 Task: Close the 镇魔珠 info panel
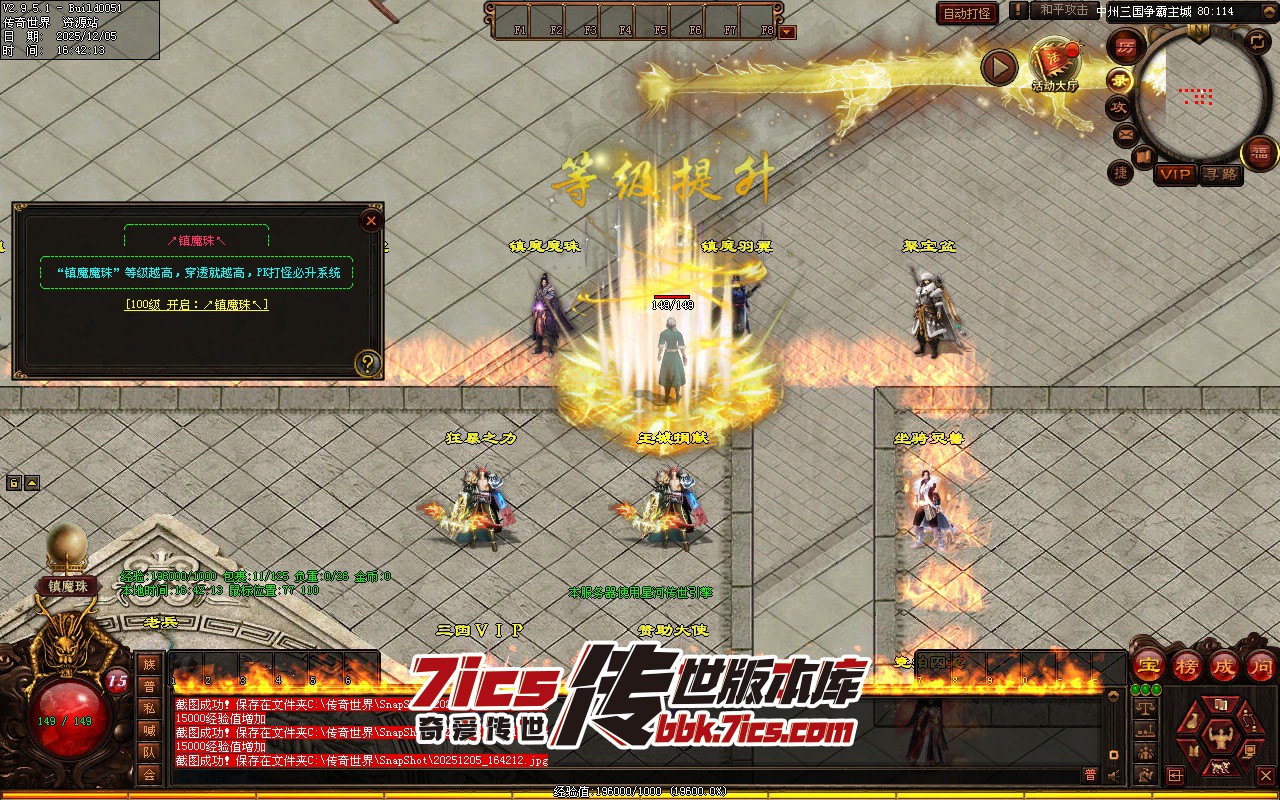[x=371, y=221]
